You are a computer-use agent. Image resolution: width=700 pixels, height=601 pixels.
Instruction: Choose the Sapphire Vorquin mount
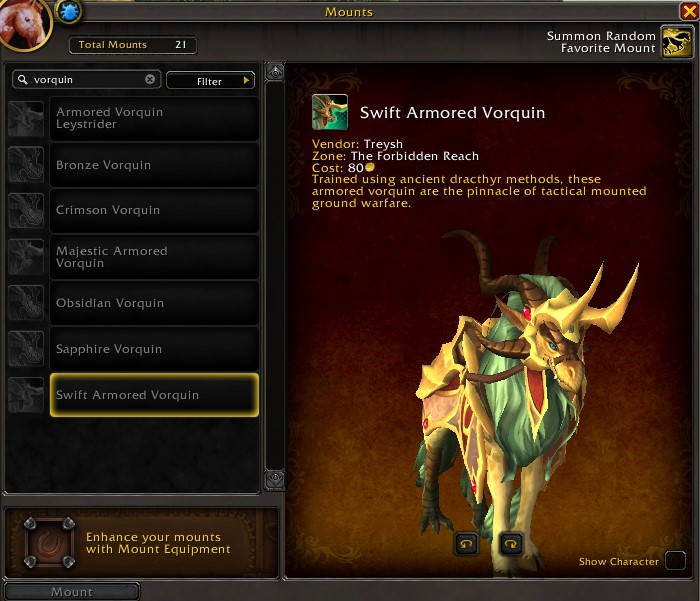154,349
